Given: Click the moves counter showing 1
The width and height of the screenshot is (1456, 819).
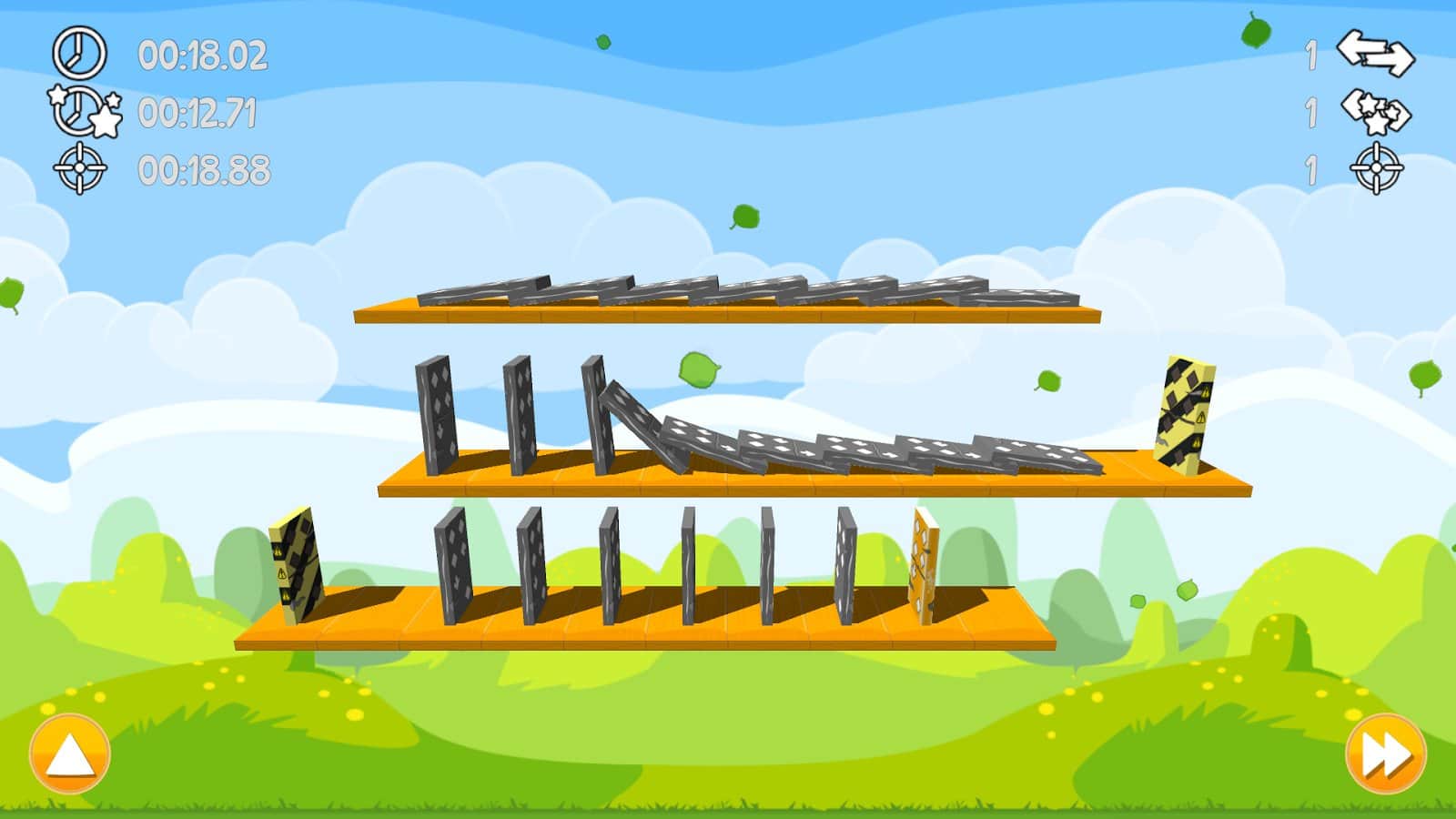Looking at the screenshot, I should point(1310,54).
